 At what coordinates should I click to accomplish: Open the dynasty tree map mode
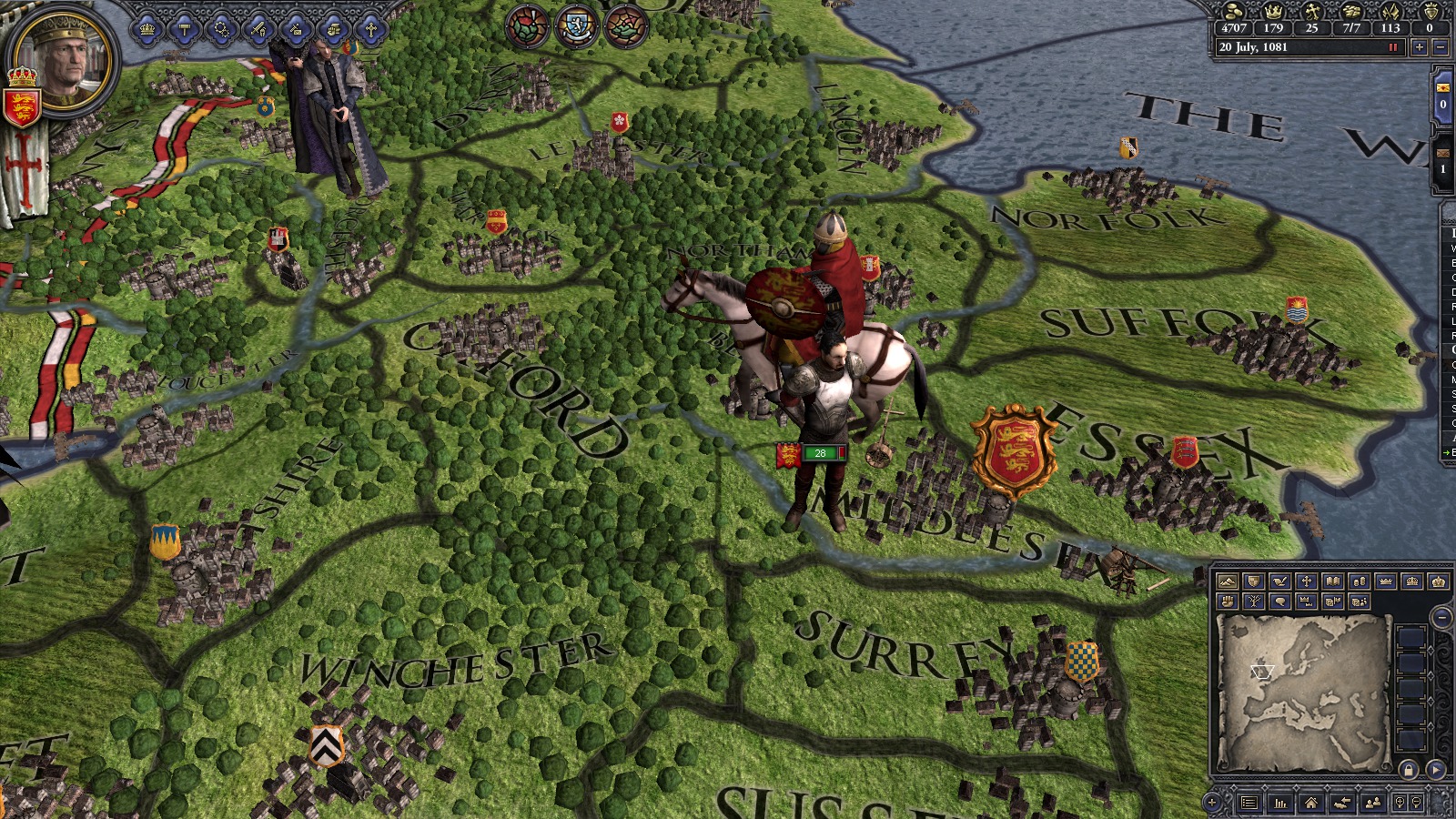1253,602
